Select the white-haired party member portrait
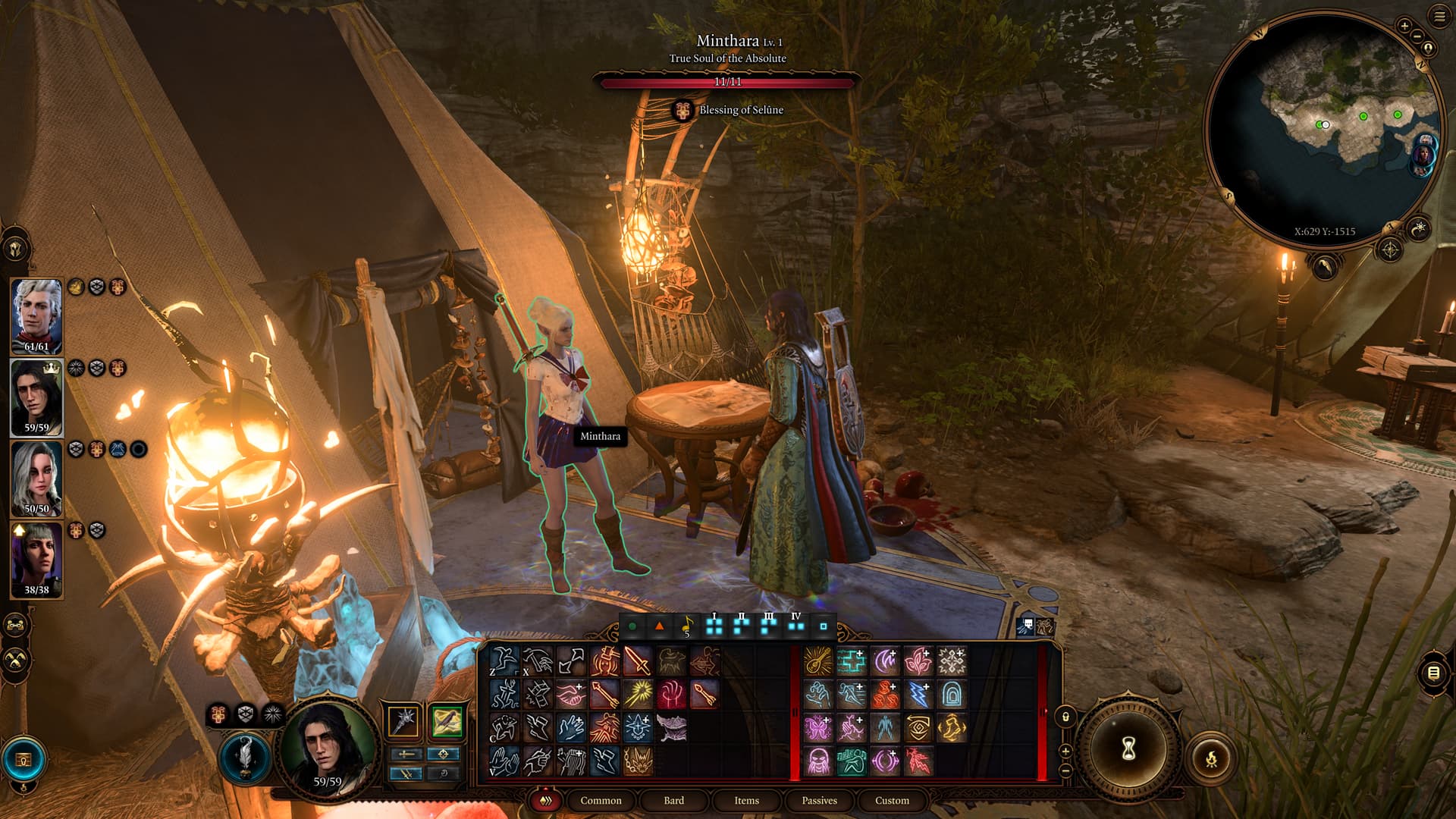 (36, 315)
